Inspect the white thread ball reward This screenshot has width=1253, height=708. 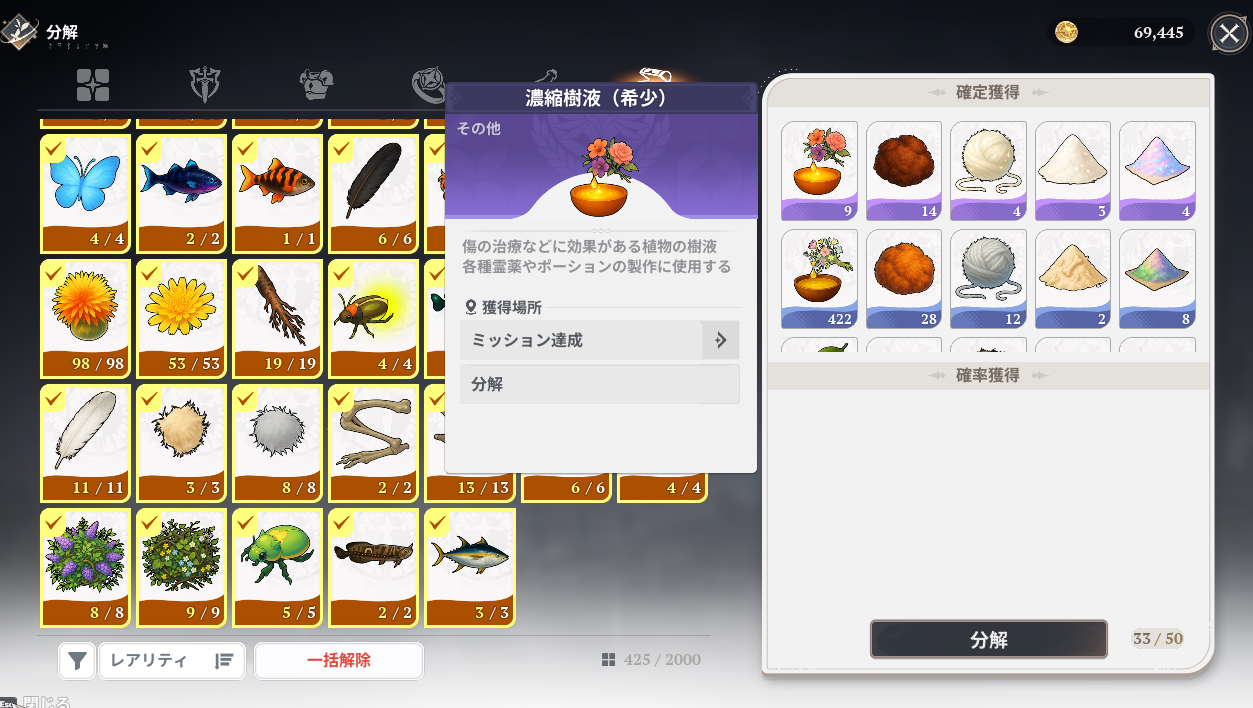[x=988, y=170]
